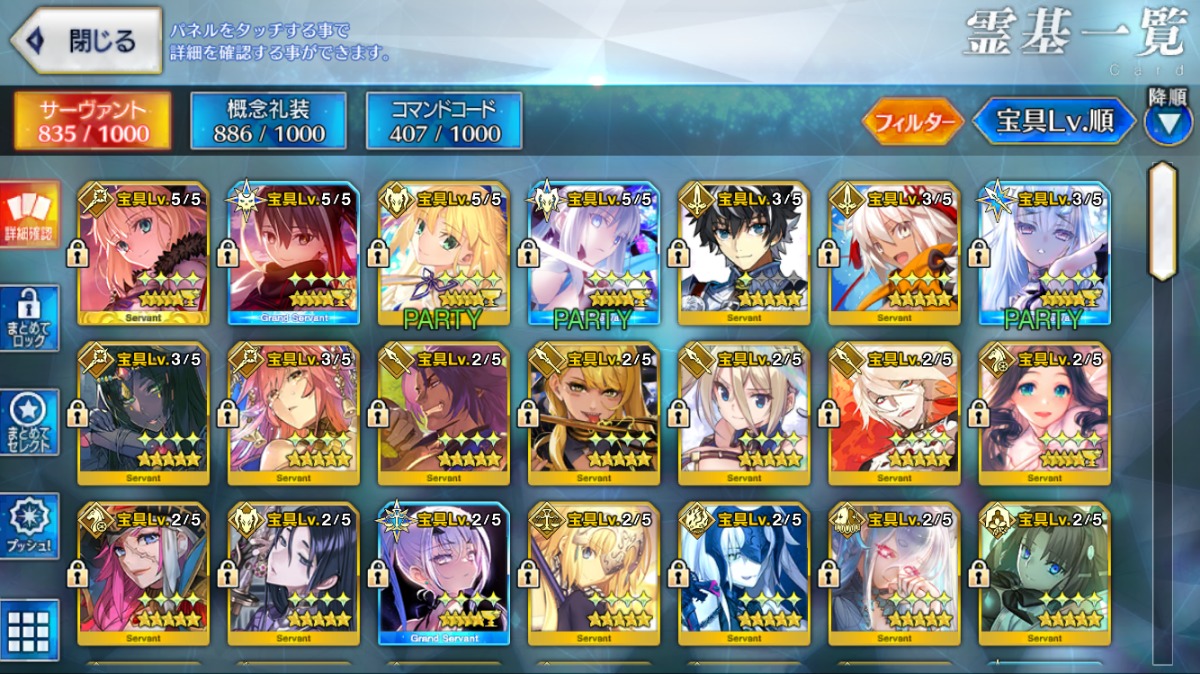The image size is (1200, 674).
Task: Open the フィルター filter options
Action: click(x=912, y=122)
